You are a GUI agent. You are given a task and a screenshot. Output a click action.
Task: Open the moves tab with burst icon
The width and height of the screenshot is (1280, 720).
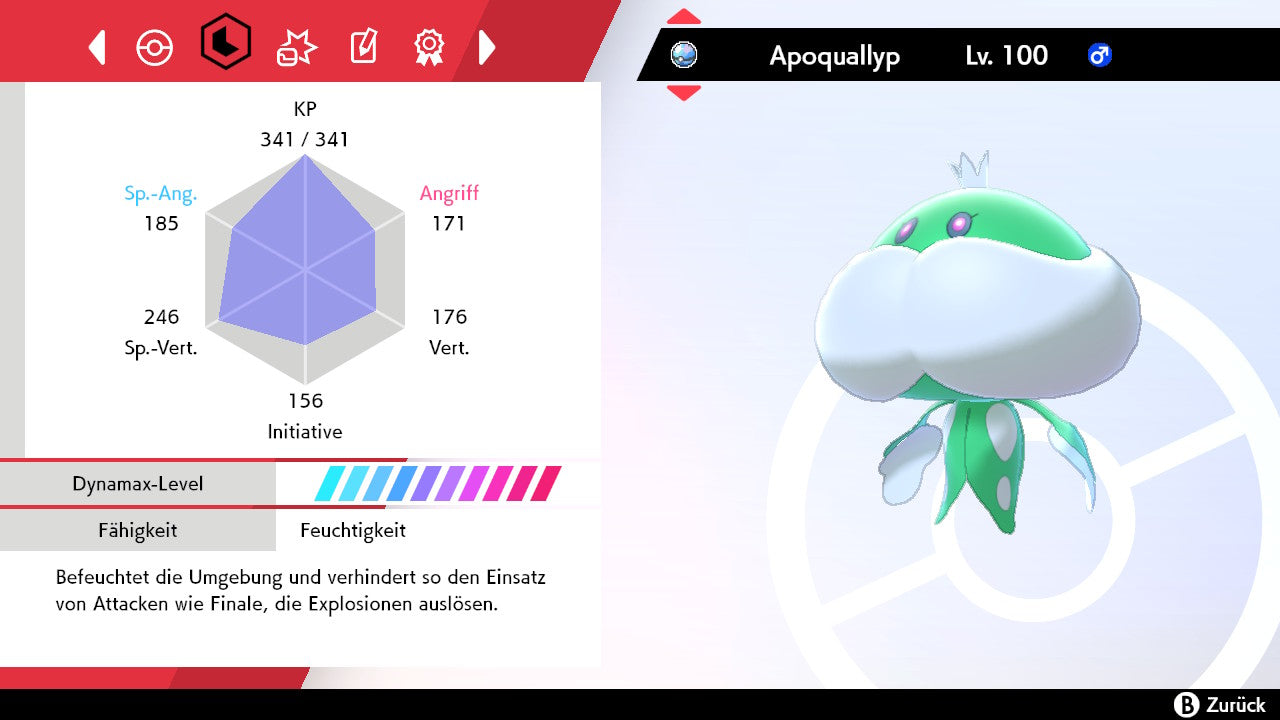(x=296, y=47)
